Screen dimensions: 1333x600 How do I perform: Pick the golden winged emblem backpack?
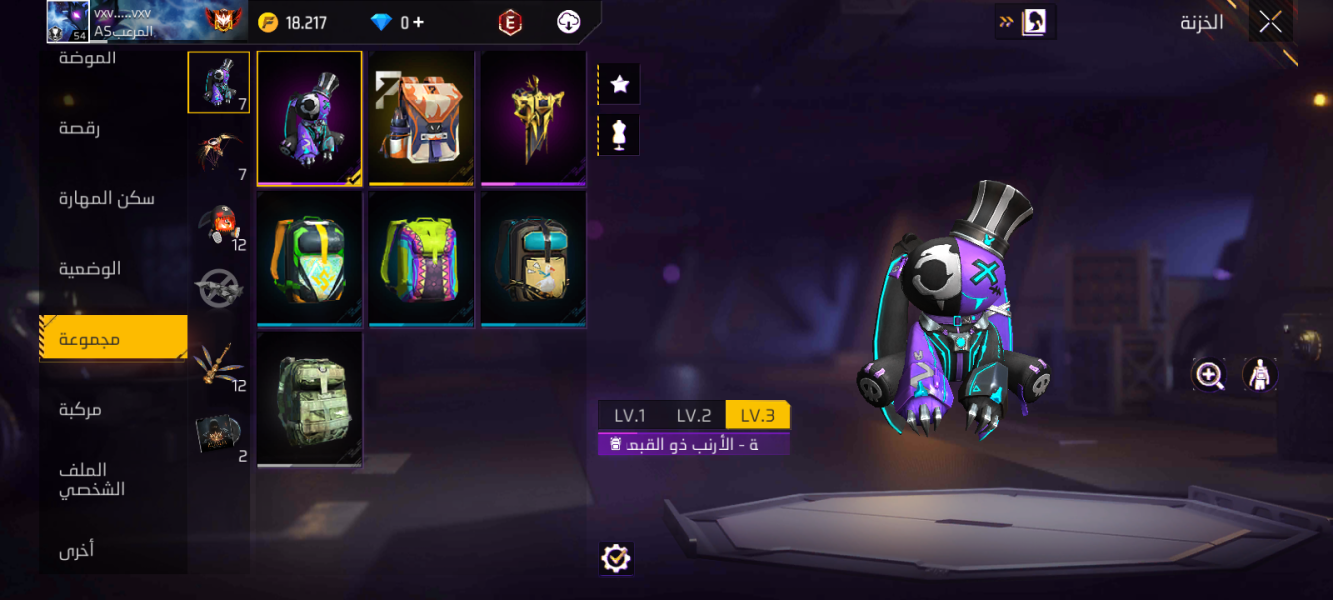[533, 118]
